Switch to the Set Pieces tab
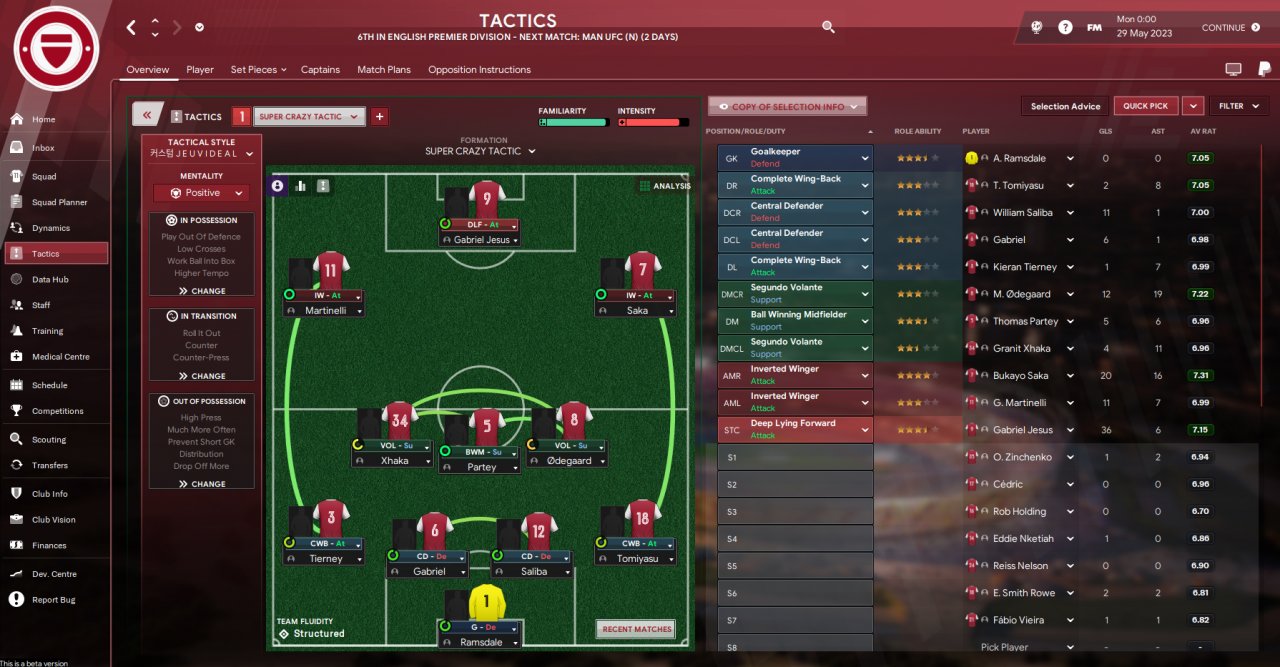 258,70
